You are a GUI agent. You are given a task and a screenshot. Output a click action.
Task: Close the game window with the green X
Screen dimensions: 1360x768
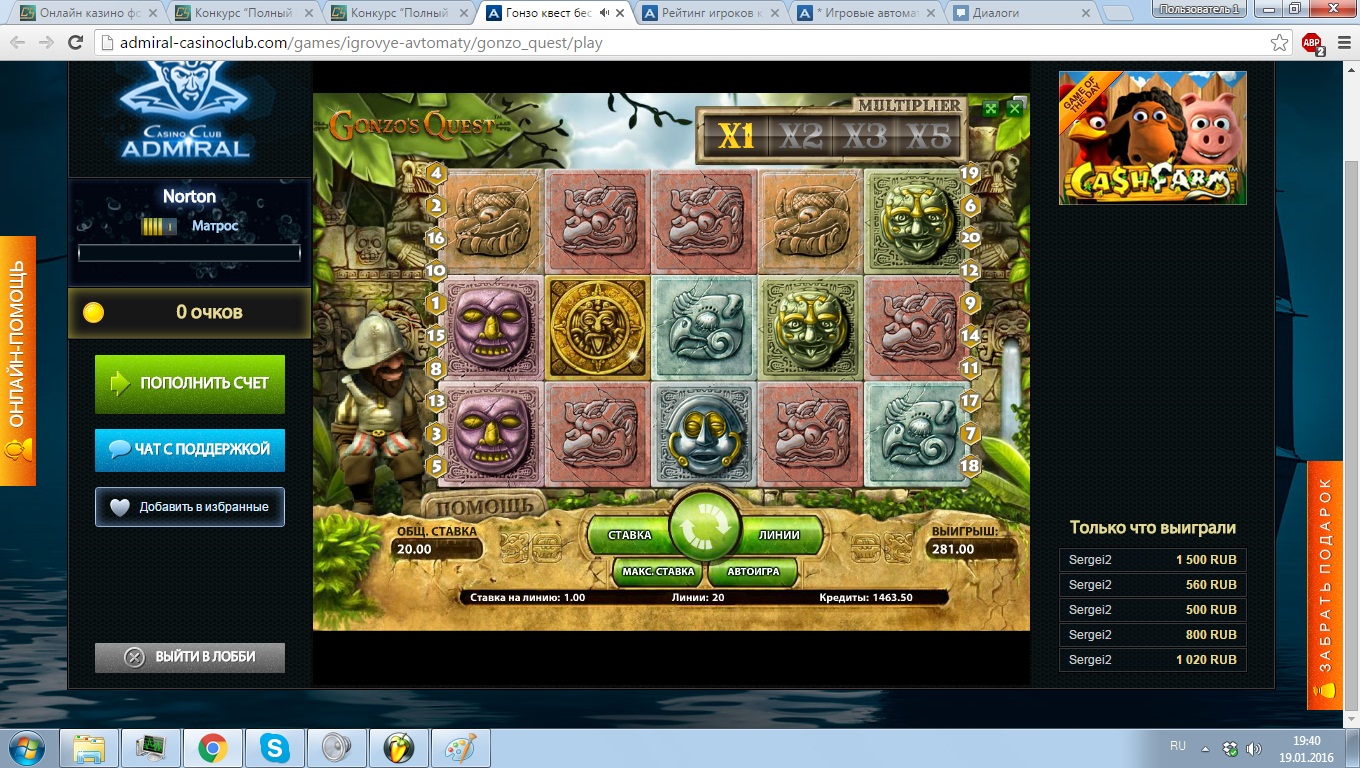click(1014, 109)
